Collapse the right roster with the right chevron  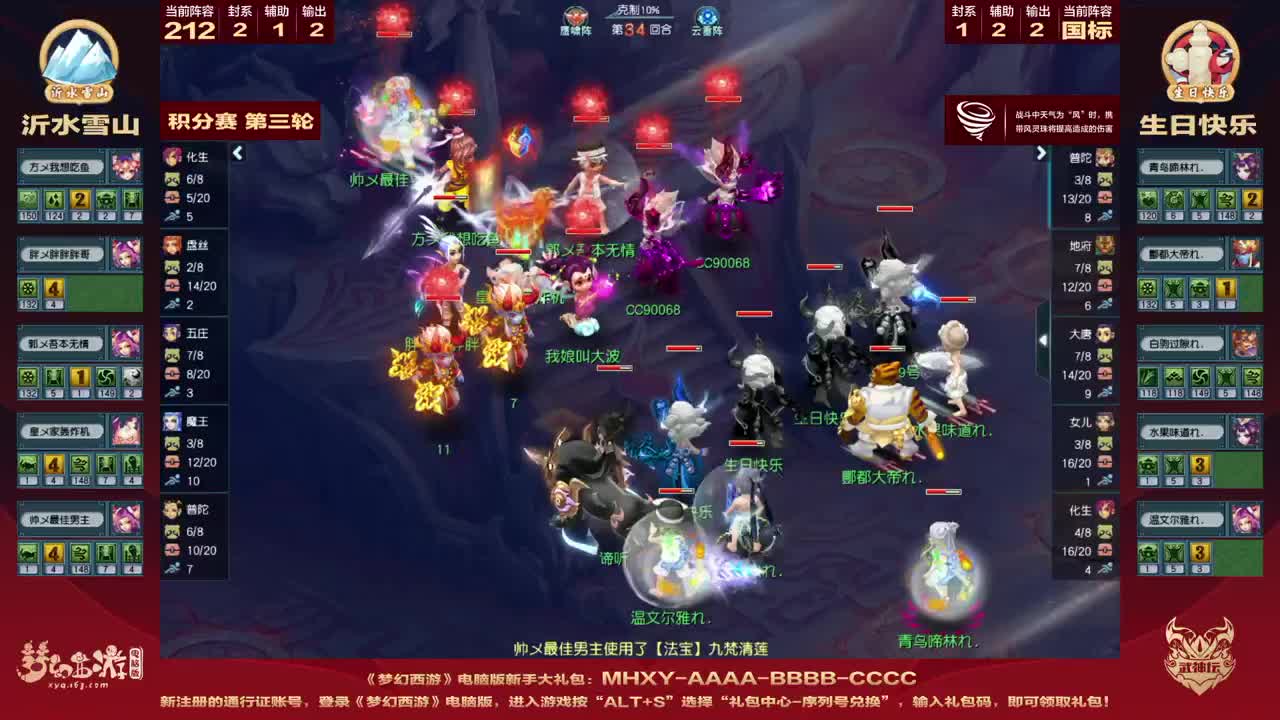point(1041,153)
